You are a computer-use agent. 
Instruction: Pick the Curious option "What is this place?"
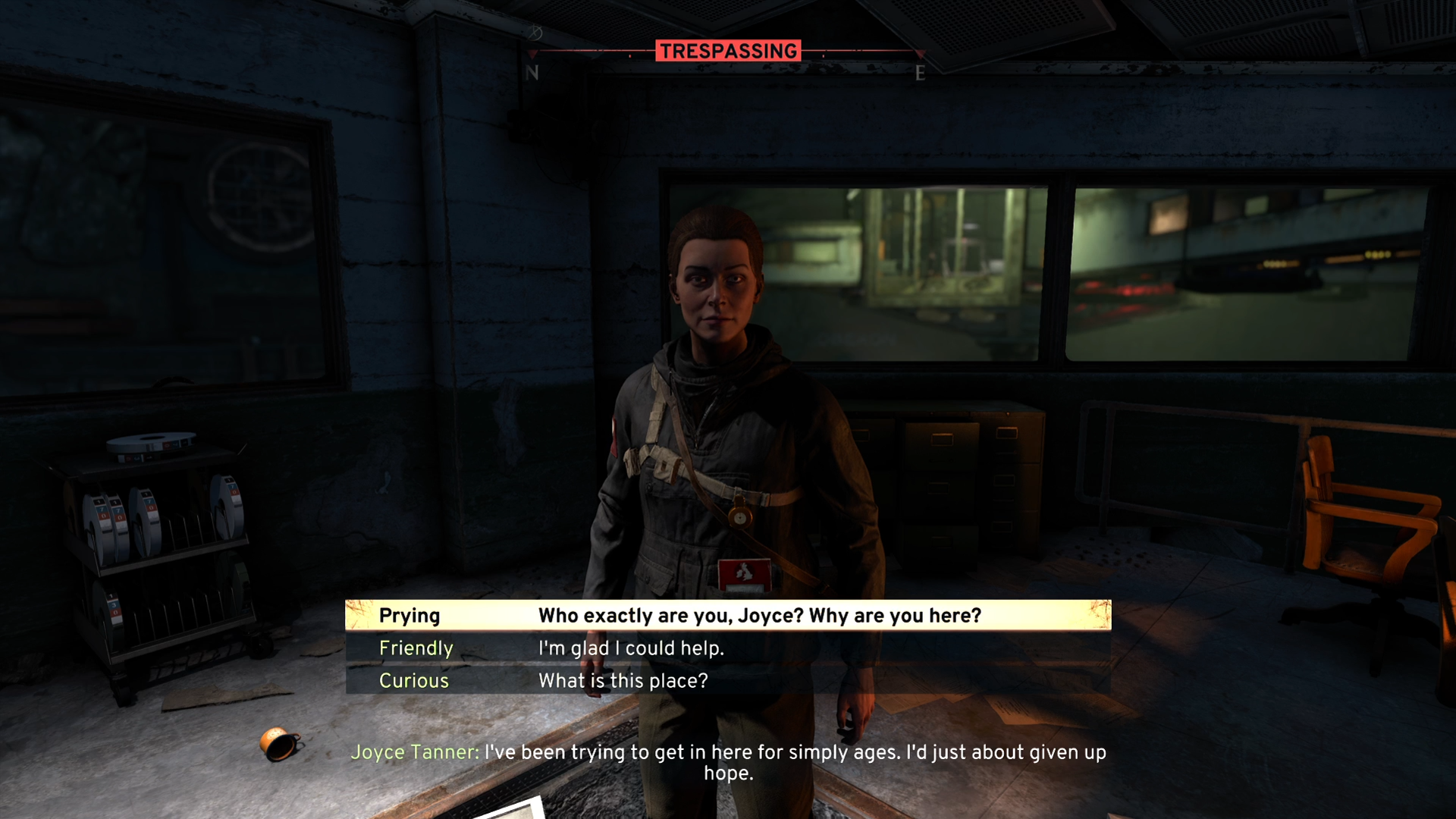pyautogui.click(x=728, y=681)
